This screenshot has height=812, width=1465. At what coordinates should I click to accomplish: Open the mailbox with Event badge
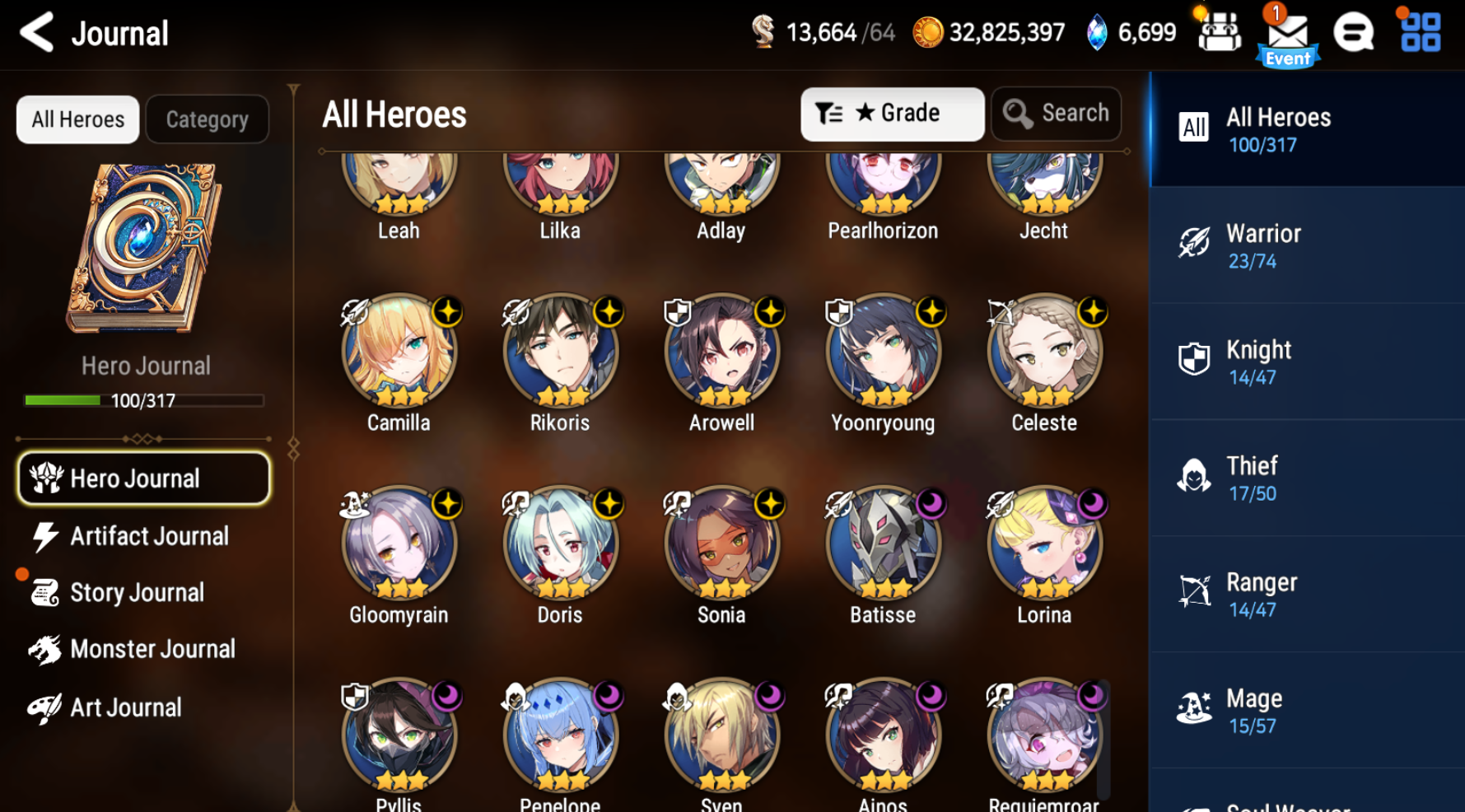(1287, 33)
